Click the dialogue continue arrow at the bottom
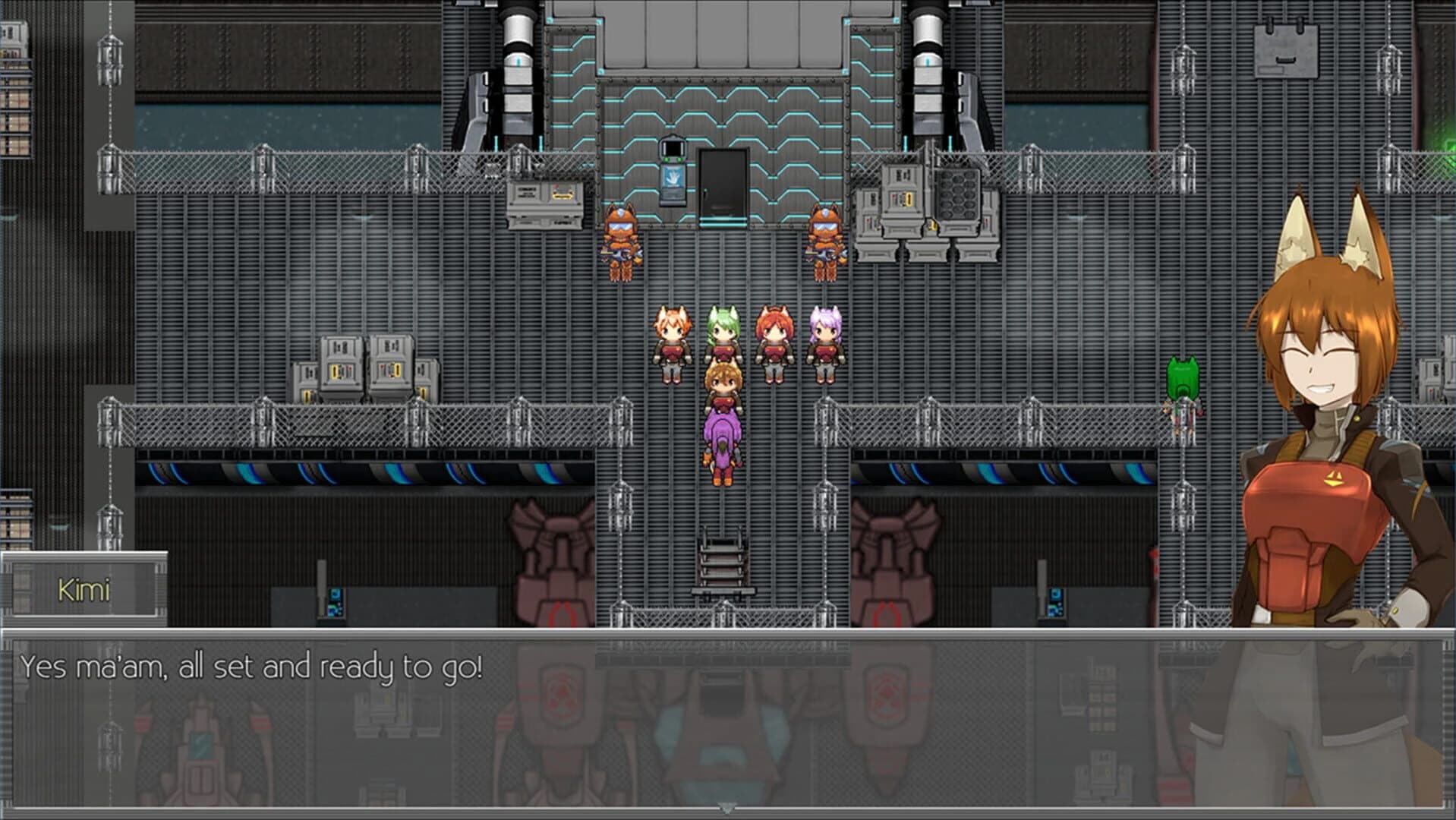Image resolution: width=1456 pixels, height=820 pixels. coord(727,809)
